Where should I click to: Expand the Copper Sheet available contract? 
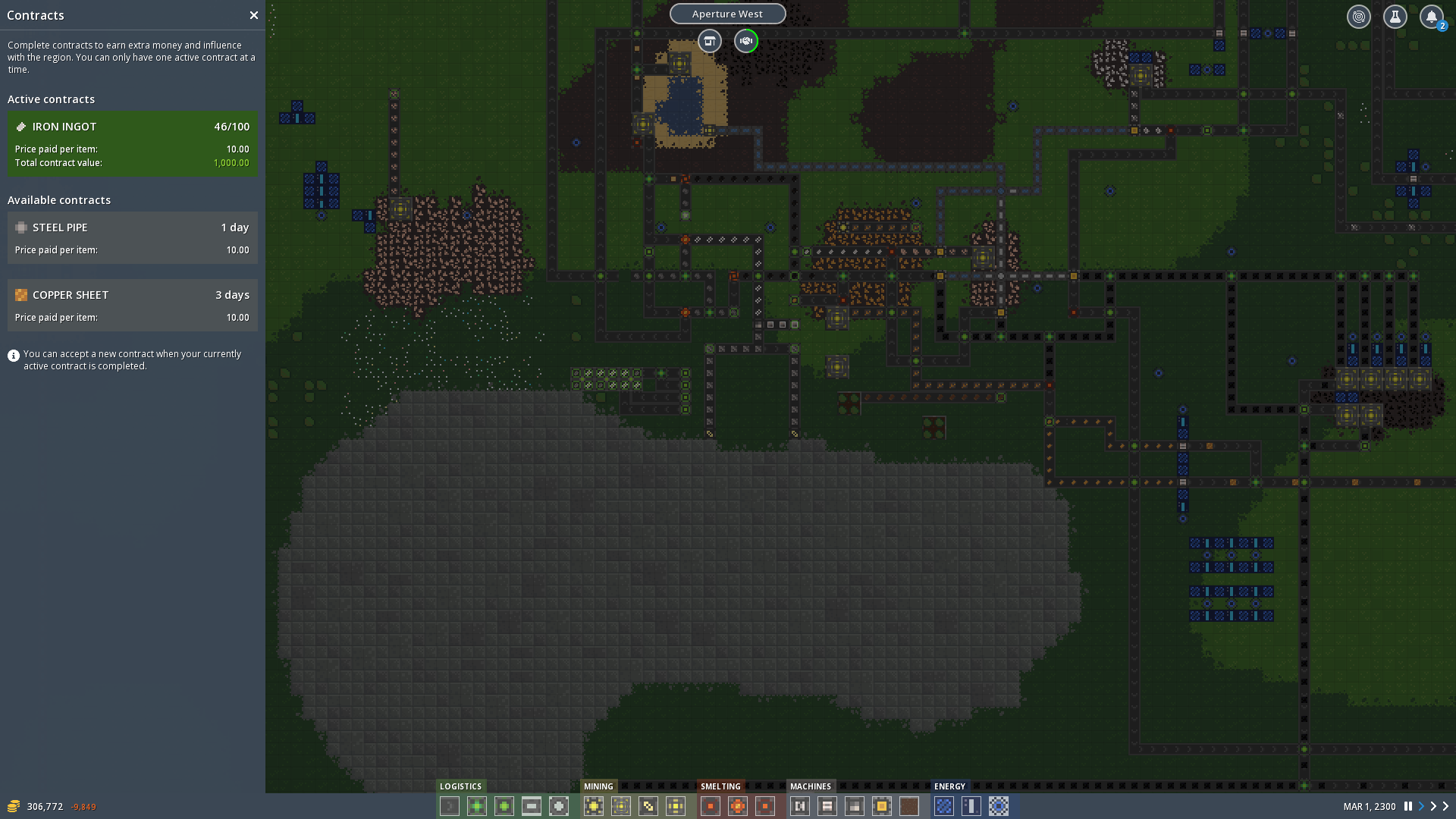point(132,305)
